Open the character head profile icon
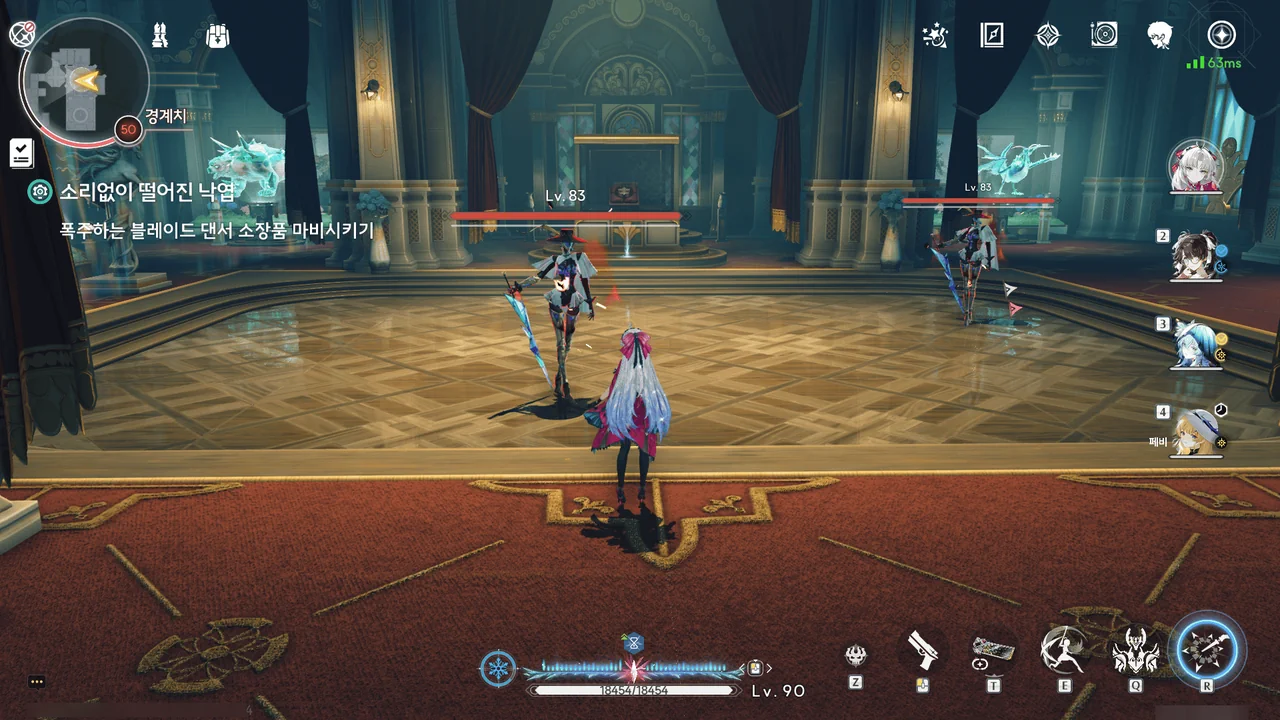Viewport: 1280px width, 720px height. click(1160, 36)
